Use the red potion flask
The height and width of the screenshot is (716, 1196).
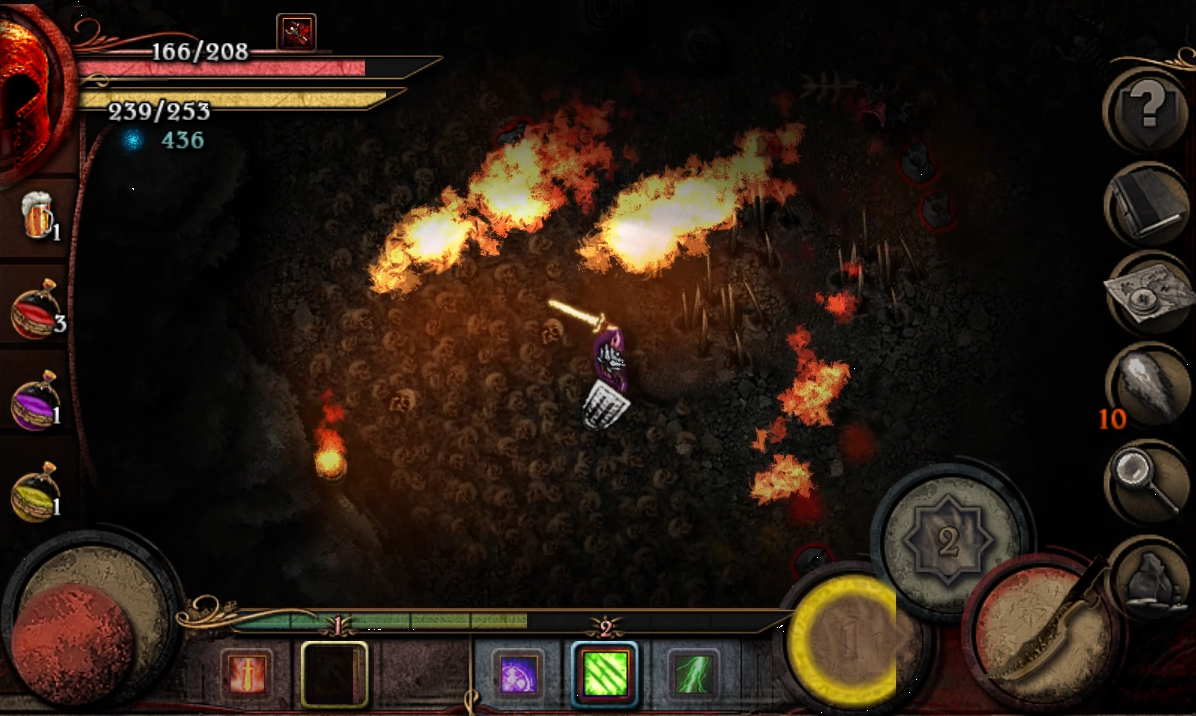click(x=36, y=310)
